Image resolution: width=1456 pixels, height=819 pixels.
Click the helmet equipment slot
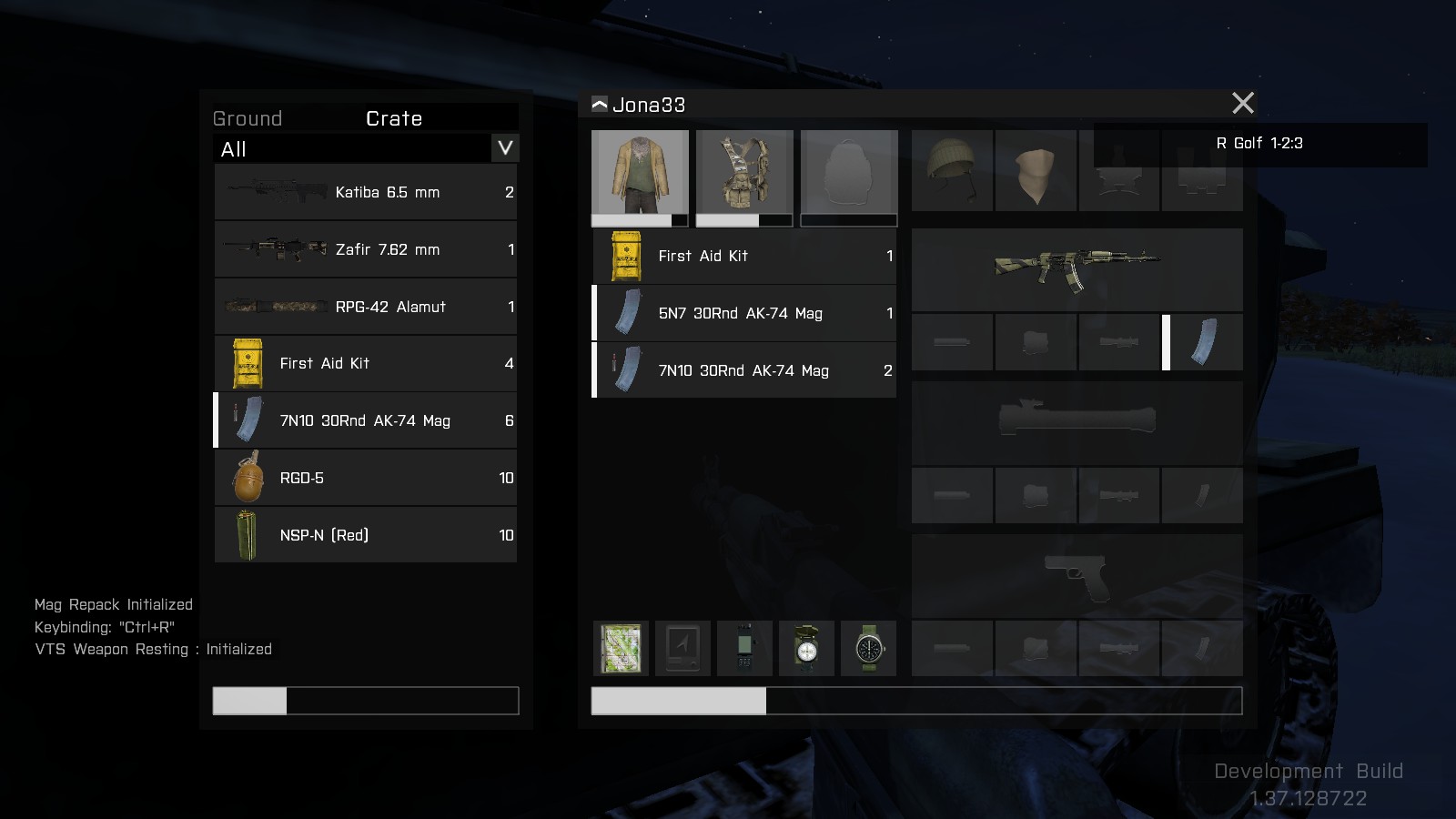click(x=952, y=170)
